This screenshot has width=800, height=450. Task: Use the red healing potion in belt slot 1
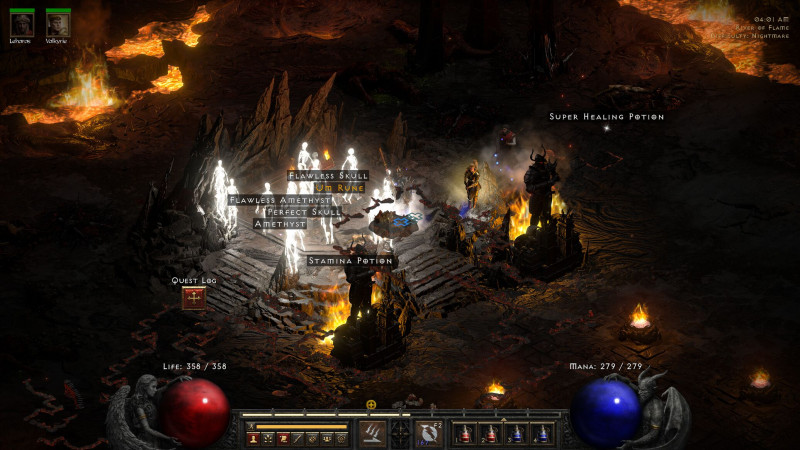(x=466, y=434)
